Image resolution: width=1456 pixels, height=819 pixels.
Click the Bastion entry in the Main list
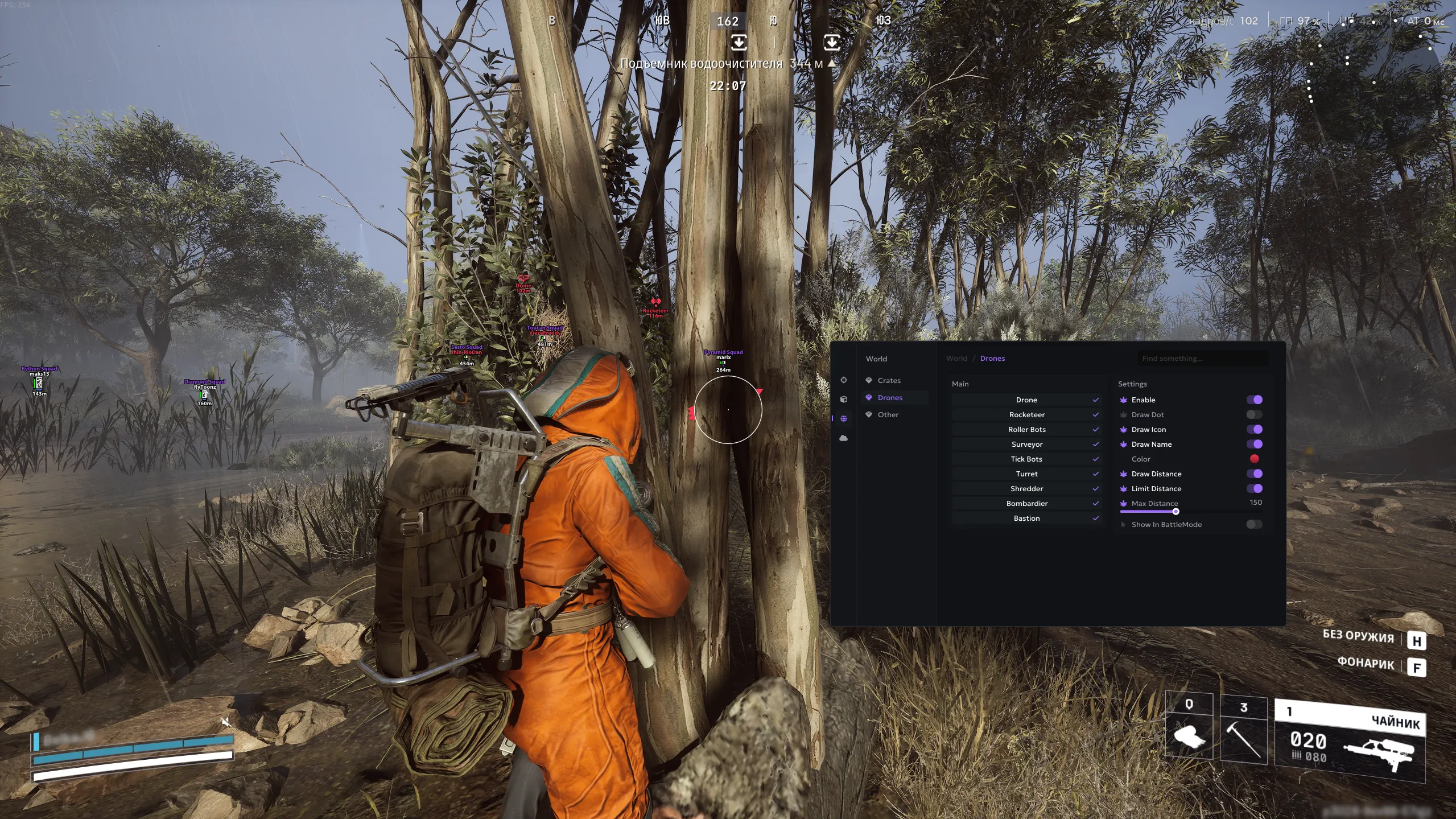coord(1027,518)
